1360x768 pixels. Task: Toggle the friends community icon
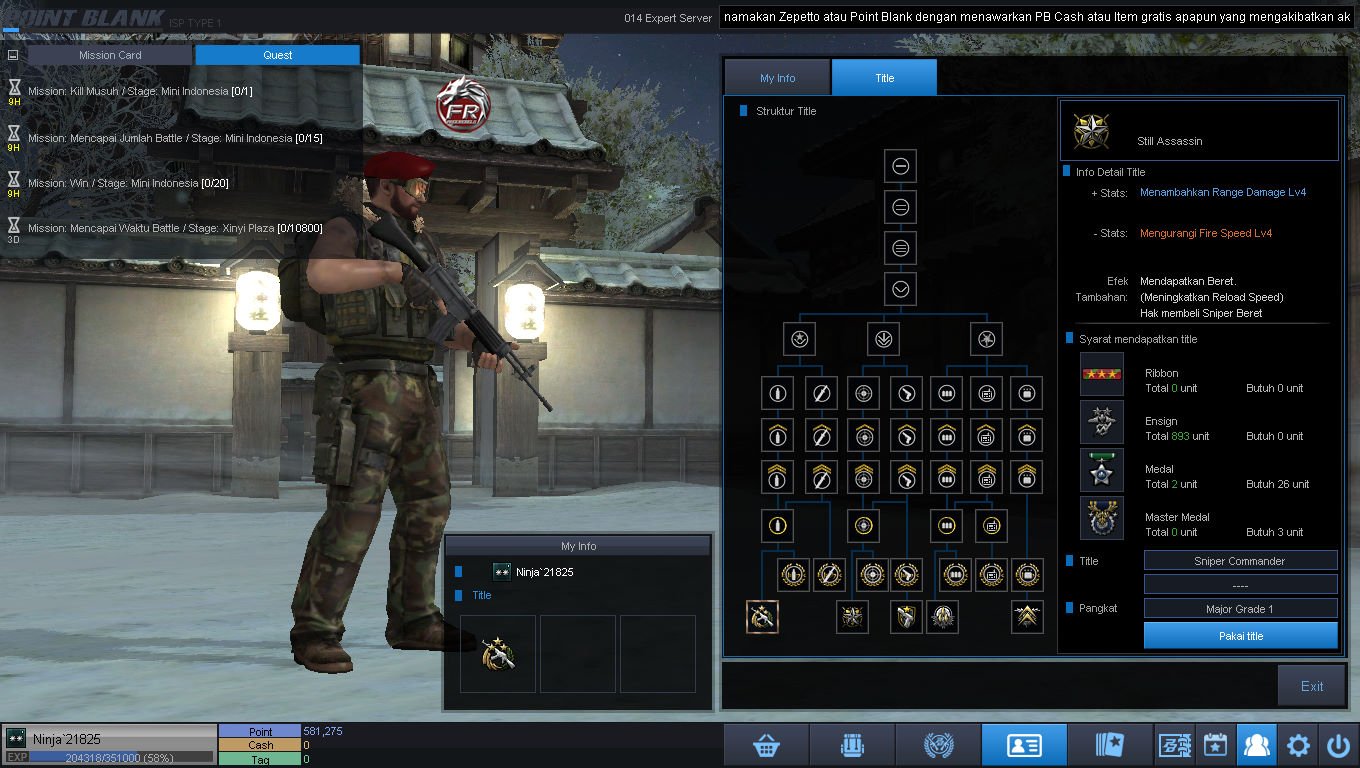coord(1256,745)
